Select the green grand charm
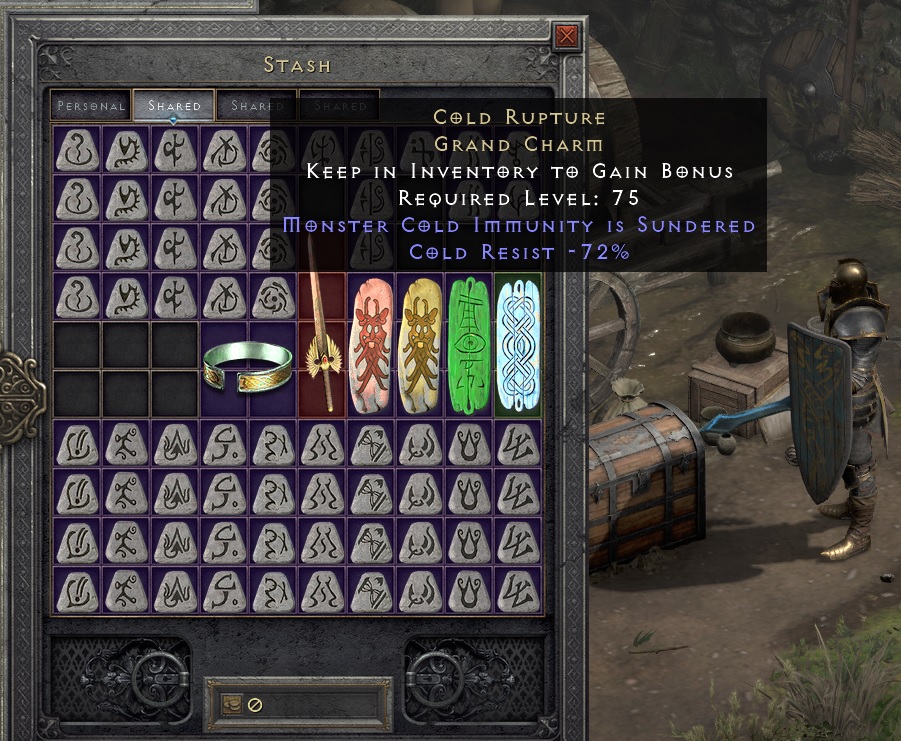This screenshot has width=901, height=741. point(469,343)
